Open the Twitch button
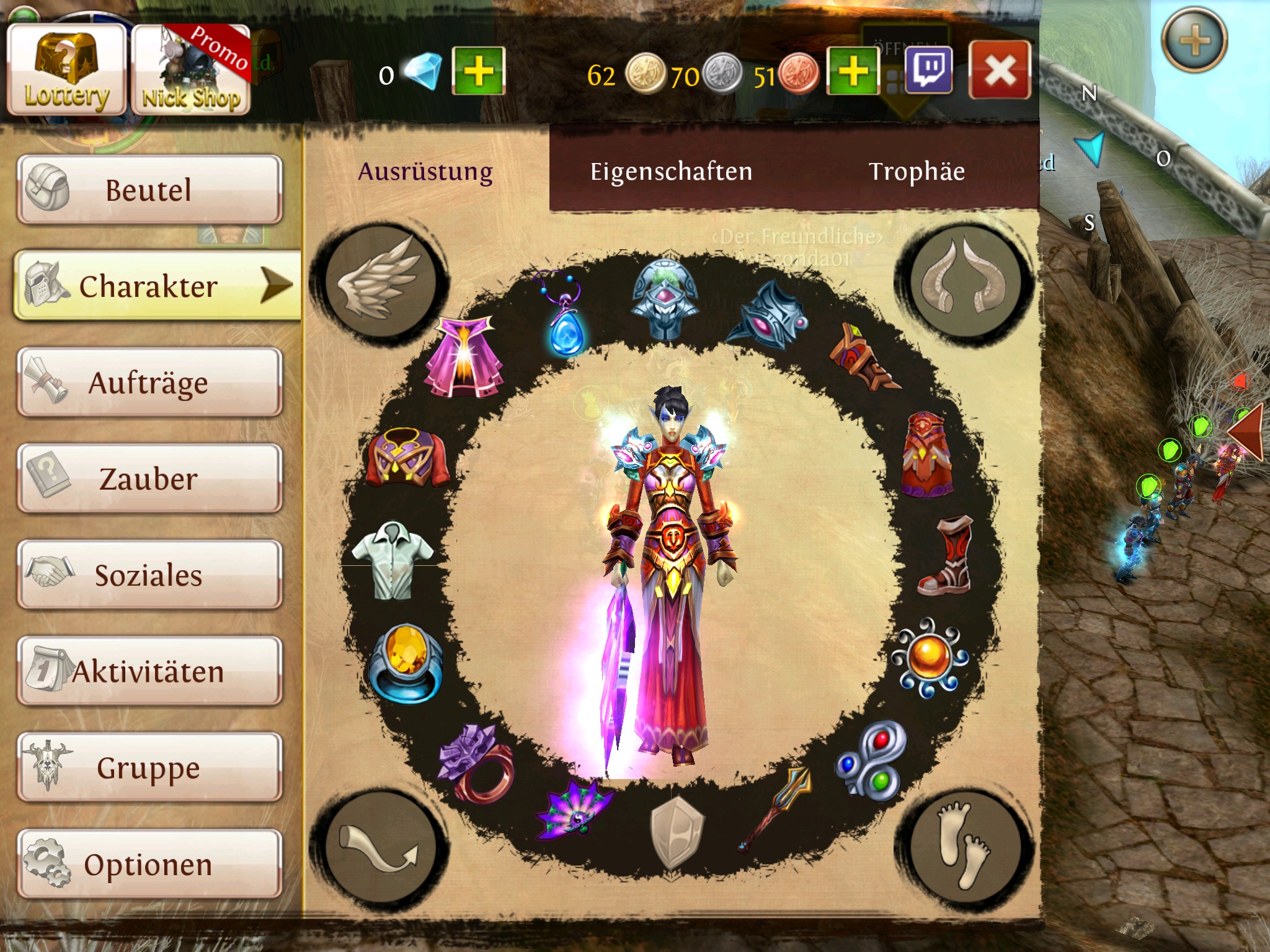1270x952 pixels. pyautogui.click(x=928, y=71)
